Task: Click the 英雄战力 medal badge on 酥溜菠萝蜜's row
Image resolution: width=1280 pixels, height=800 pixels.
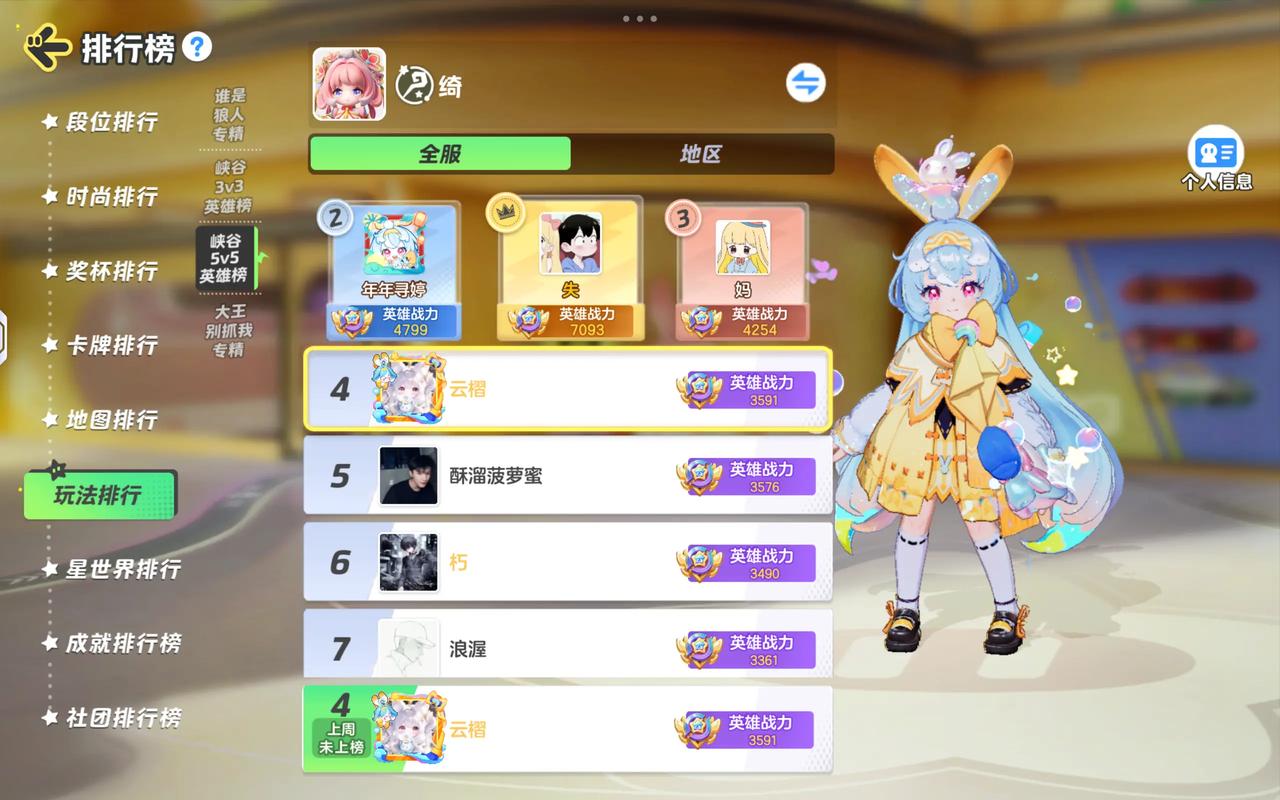Action: pos(700,477)
